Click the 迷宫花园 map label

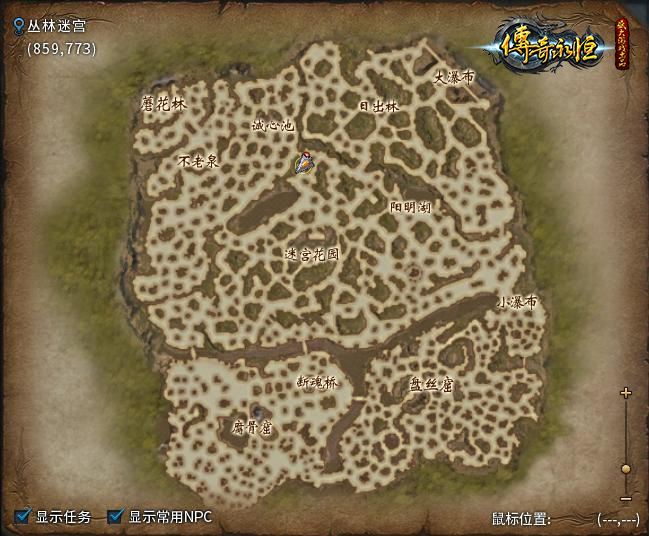click(311, 254)
